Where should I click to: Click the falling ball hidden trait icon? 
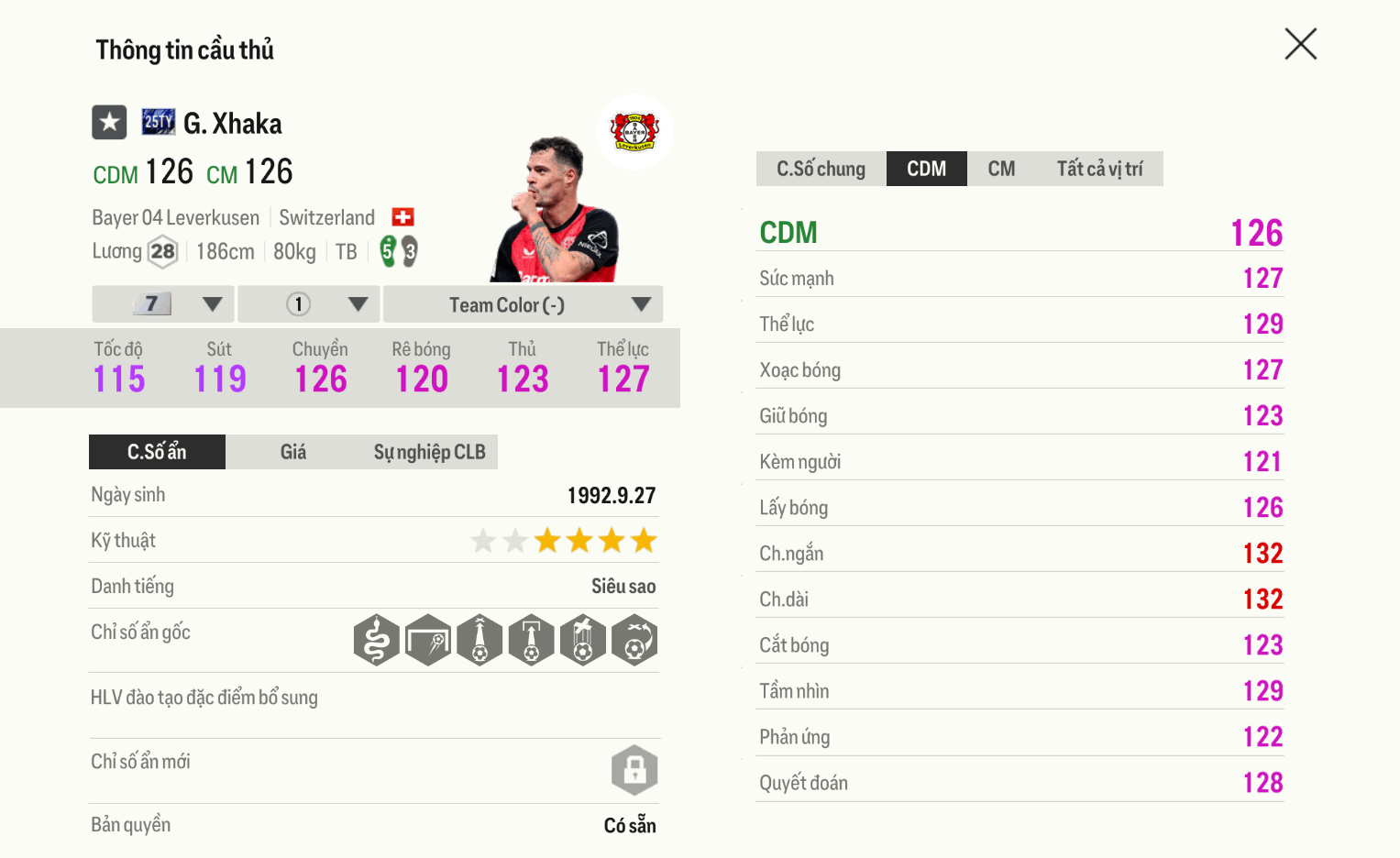(x=582, y=640)
